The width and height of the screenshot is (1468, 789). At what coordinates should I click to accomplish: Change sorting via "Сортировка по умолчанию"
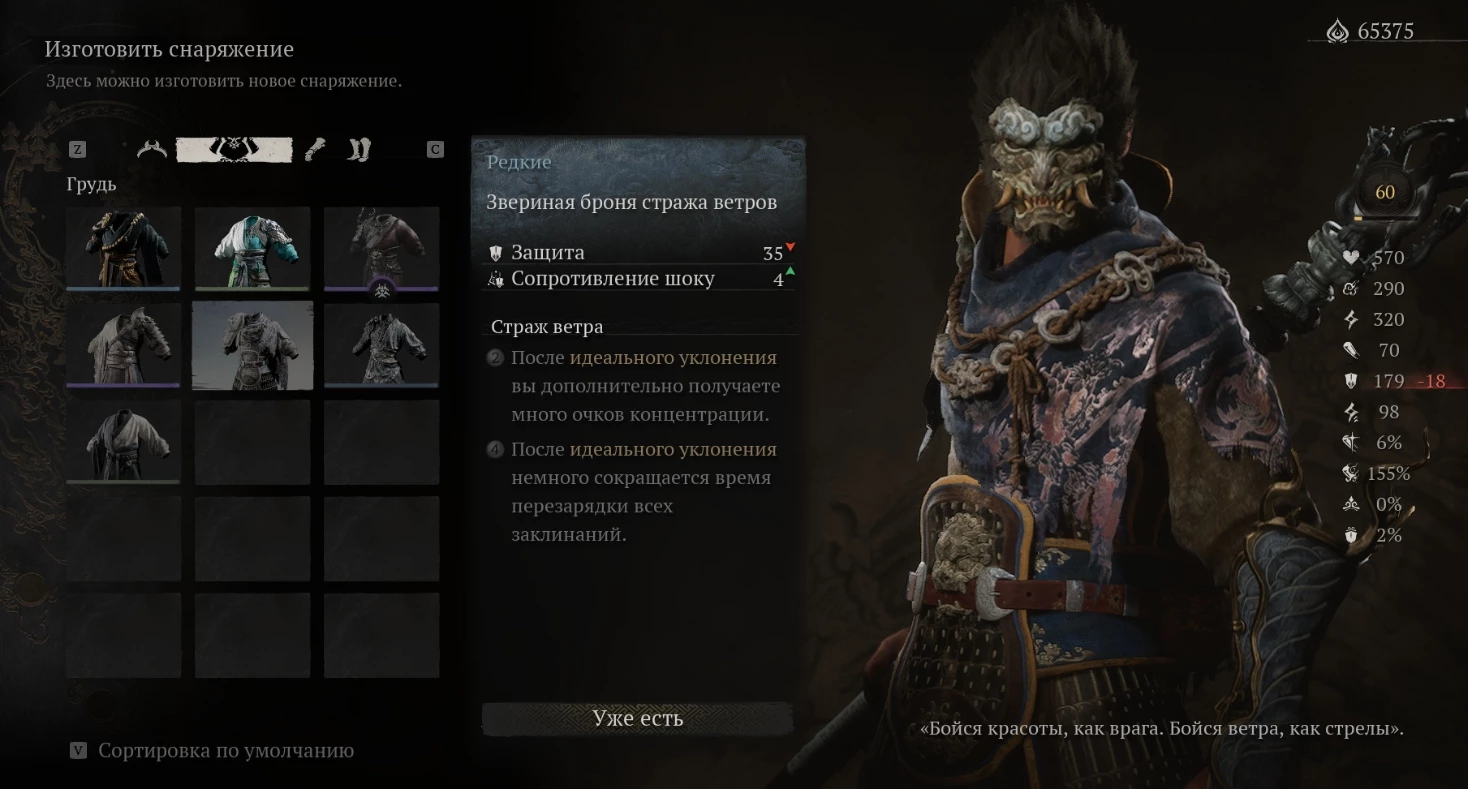[x=225, y=751]
